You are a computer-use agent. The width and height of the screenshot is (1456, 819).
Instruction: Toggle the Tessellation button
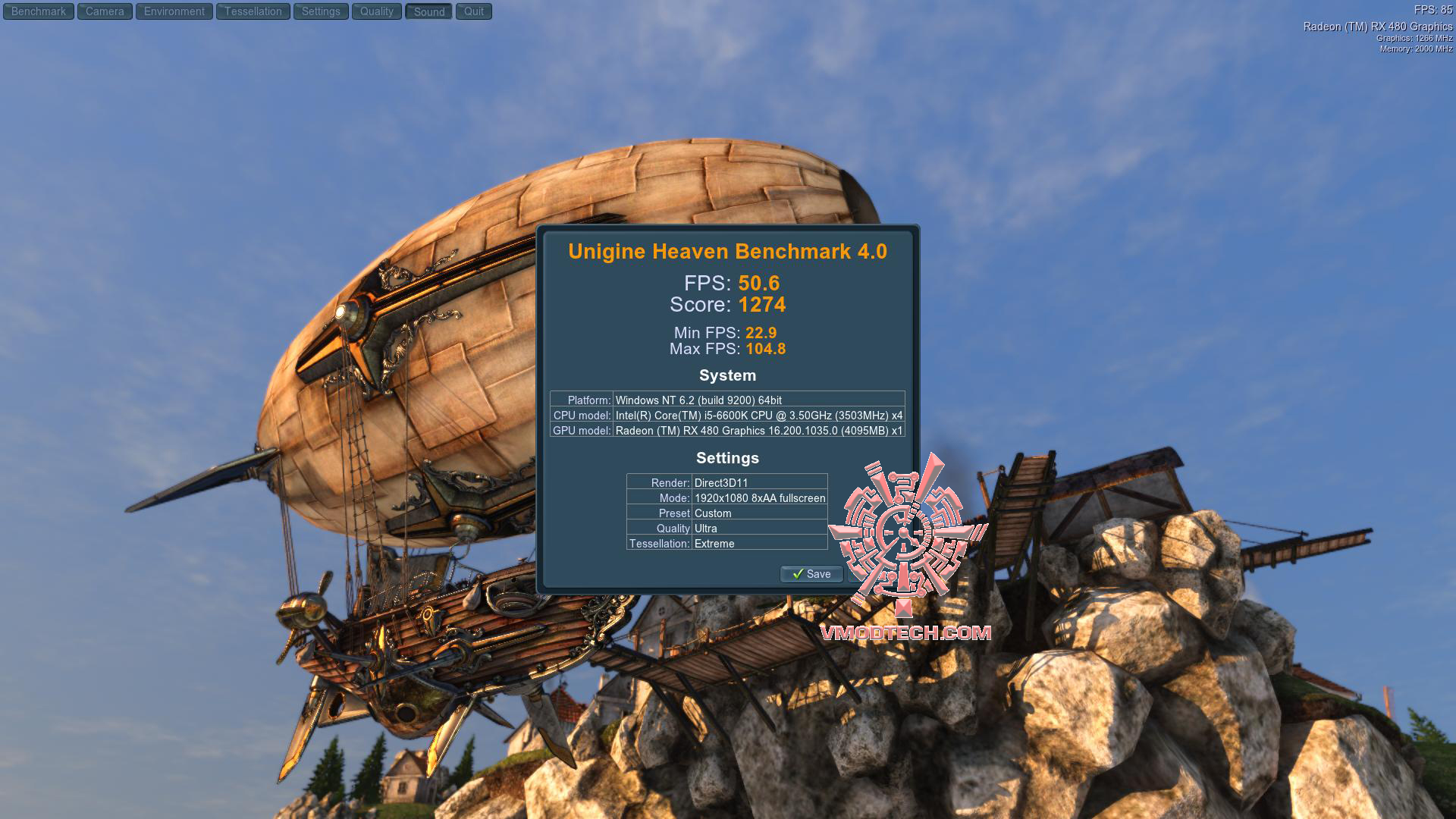coord(253,11)
